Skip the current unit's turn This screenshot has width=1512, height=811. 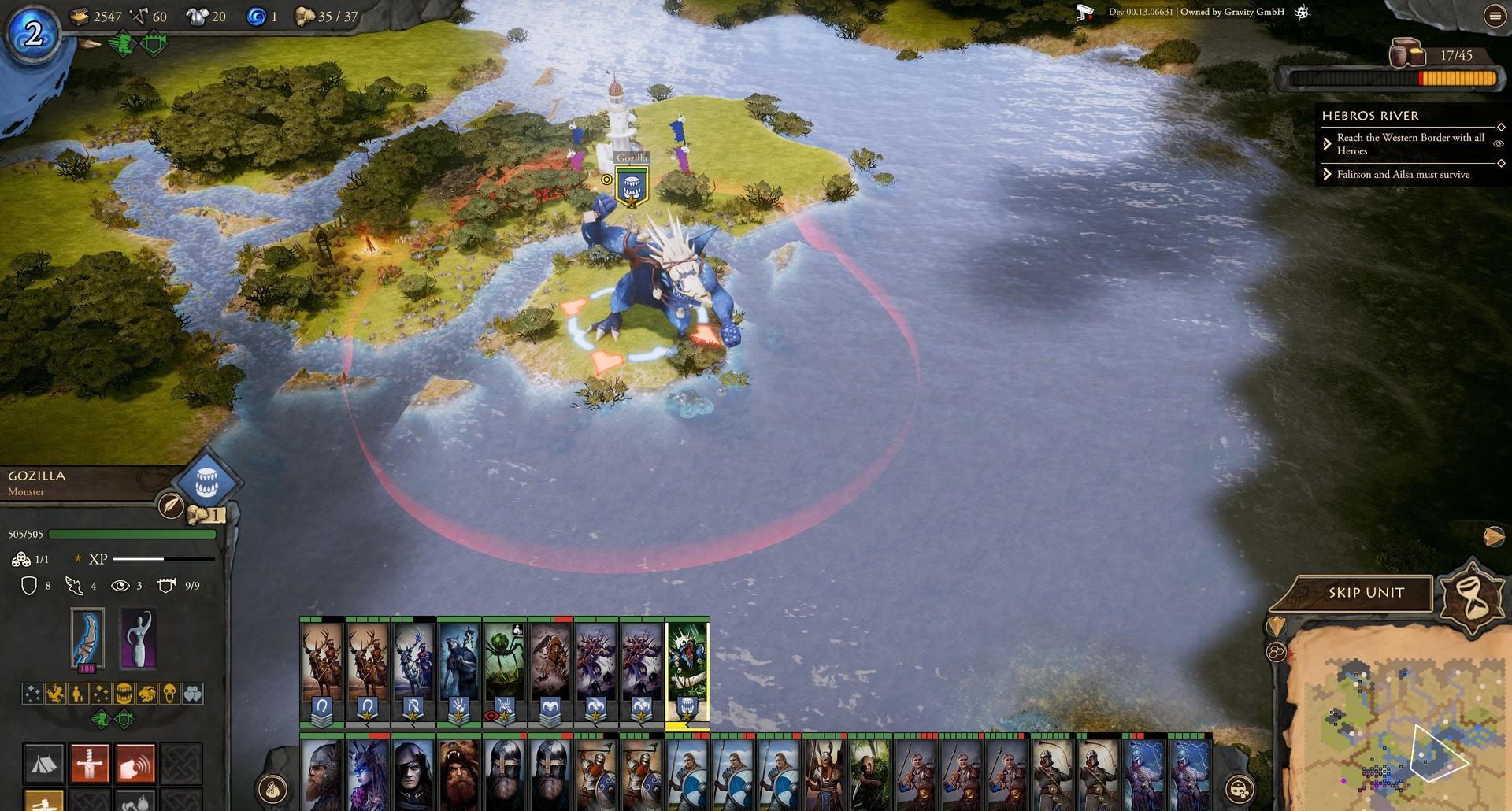pyautogui.click(x=1366, y=593)
